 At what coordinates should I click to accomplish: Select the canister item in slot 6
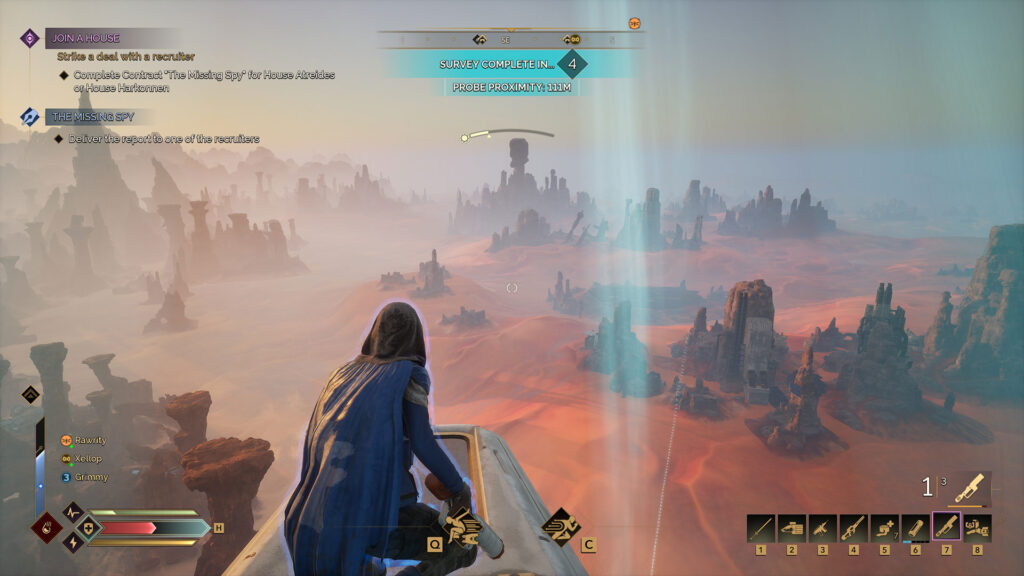[x=915, y=527]
